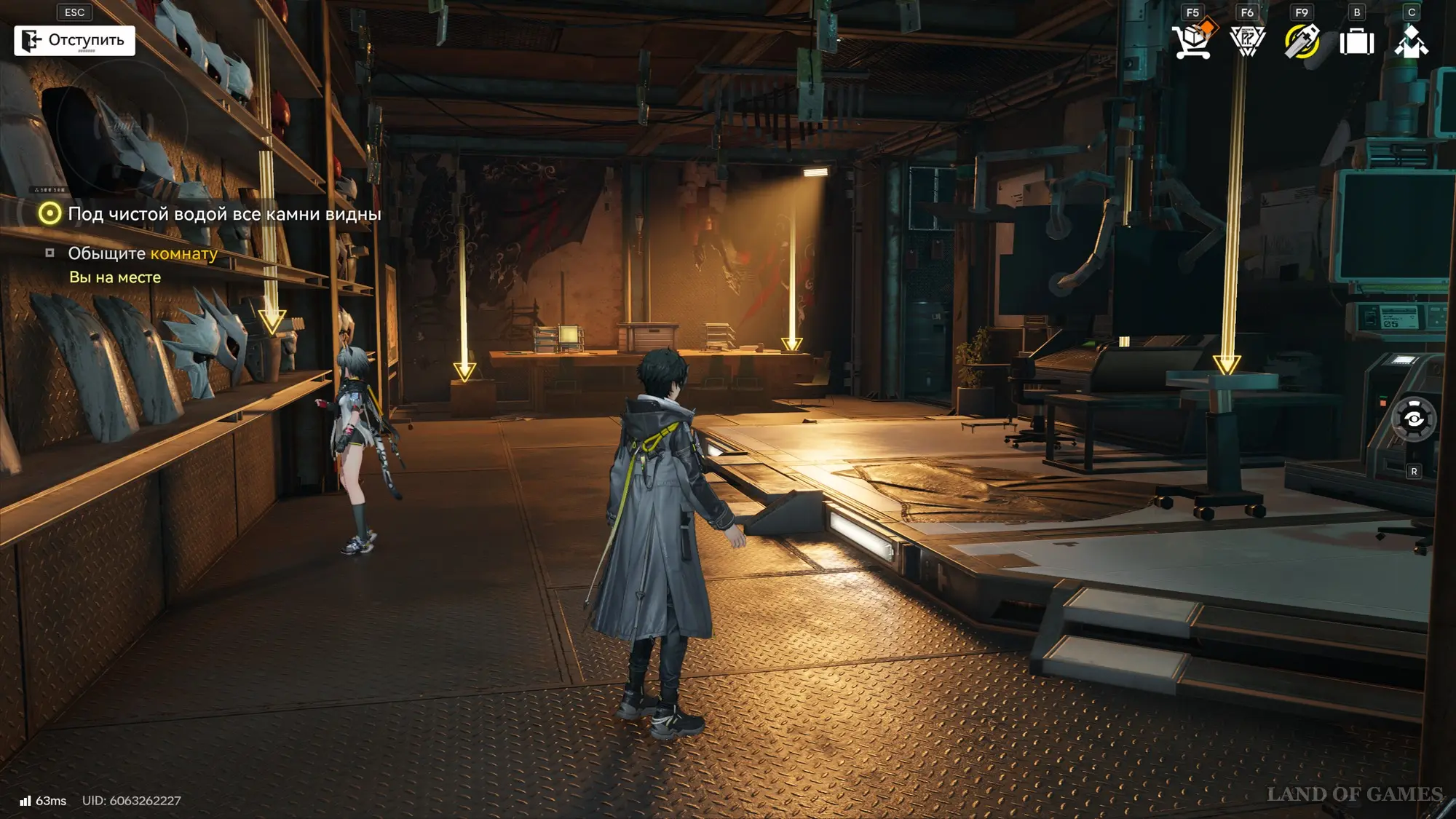
Task: Open the backpack inventory icon
Action: coord(1357,41)
